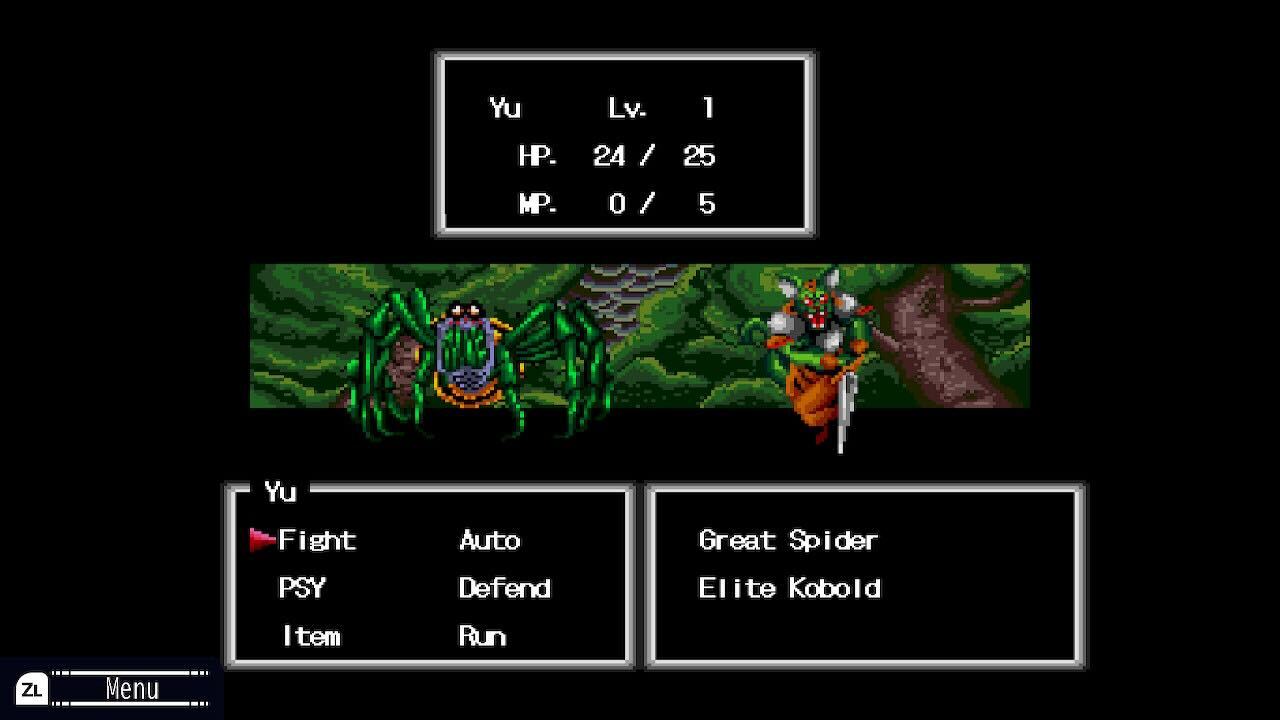Click Yu's status window at the top
This screenshot has width=1280, height=720.
pos(623,143)
